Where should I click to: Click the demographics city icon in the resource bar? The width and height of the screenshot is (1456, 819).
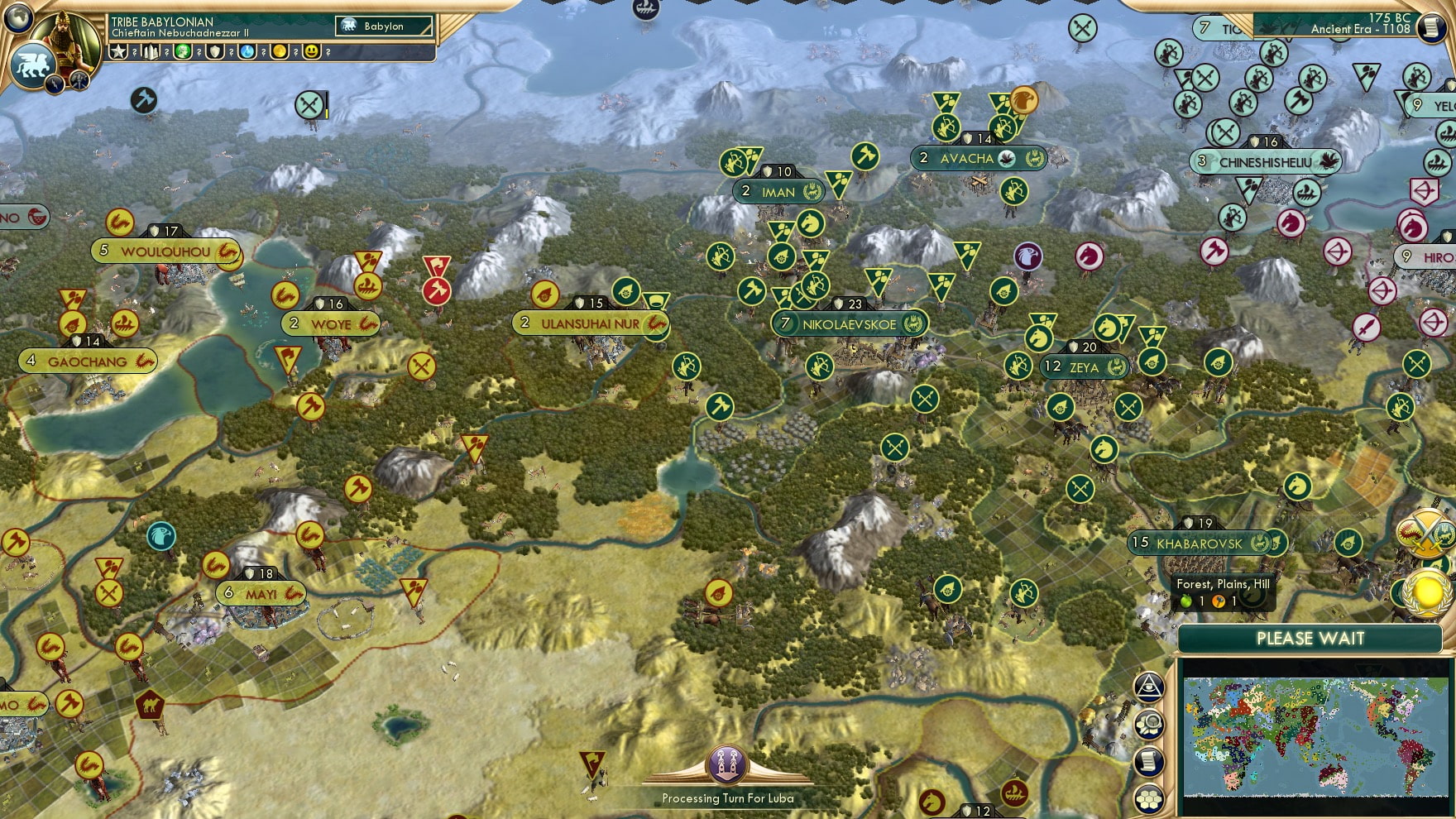click(x=151, y=51)
